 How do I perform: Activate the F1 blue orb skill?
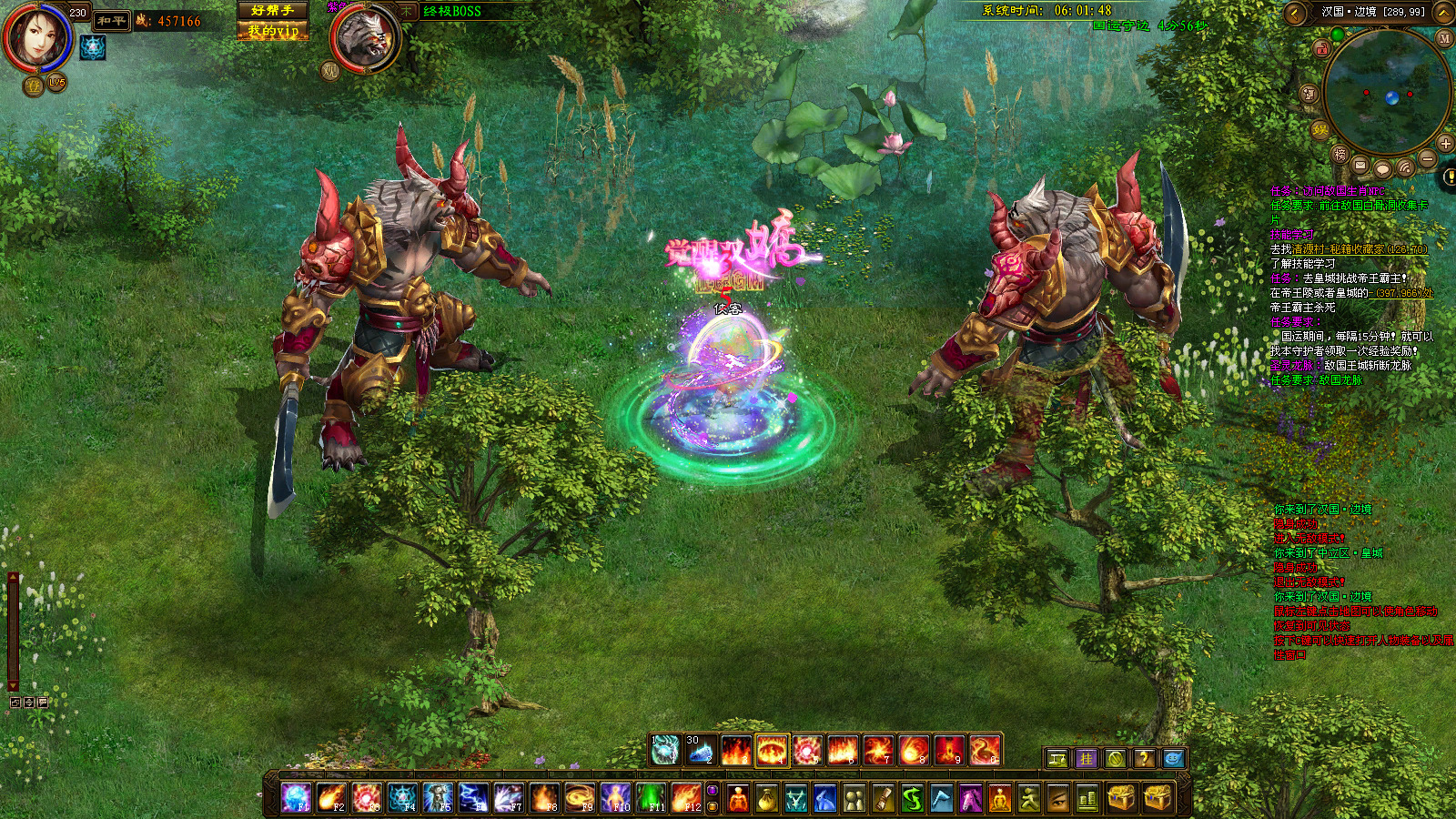tap(297, 798)
